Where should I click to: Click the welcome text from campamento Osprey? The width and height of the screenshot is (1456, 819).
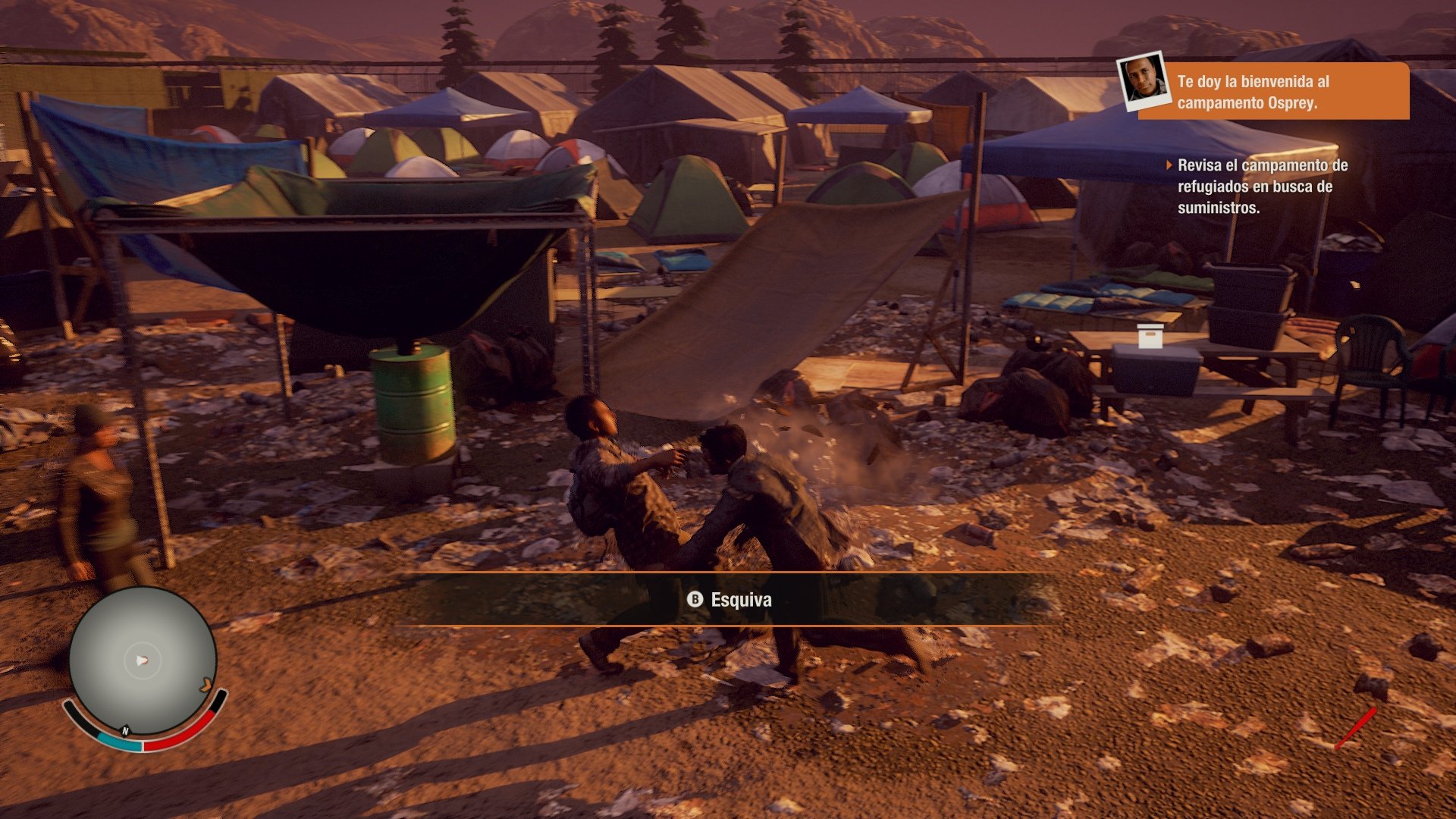[x=1289, y=91]
